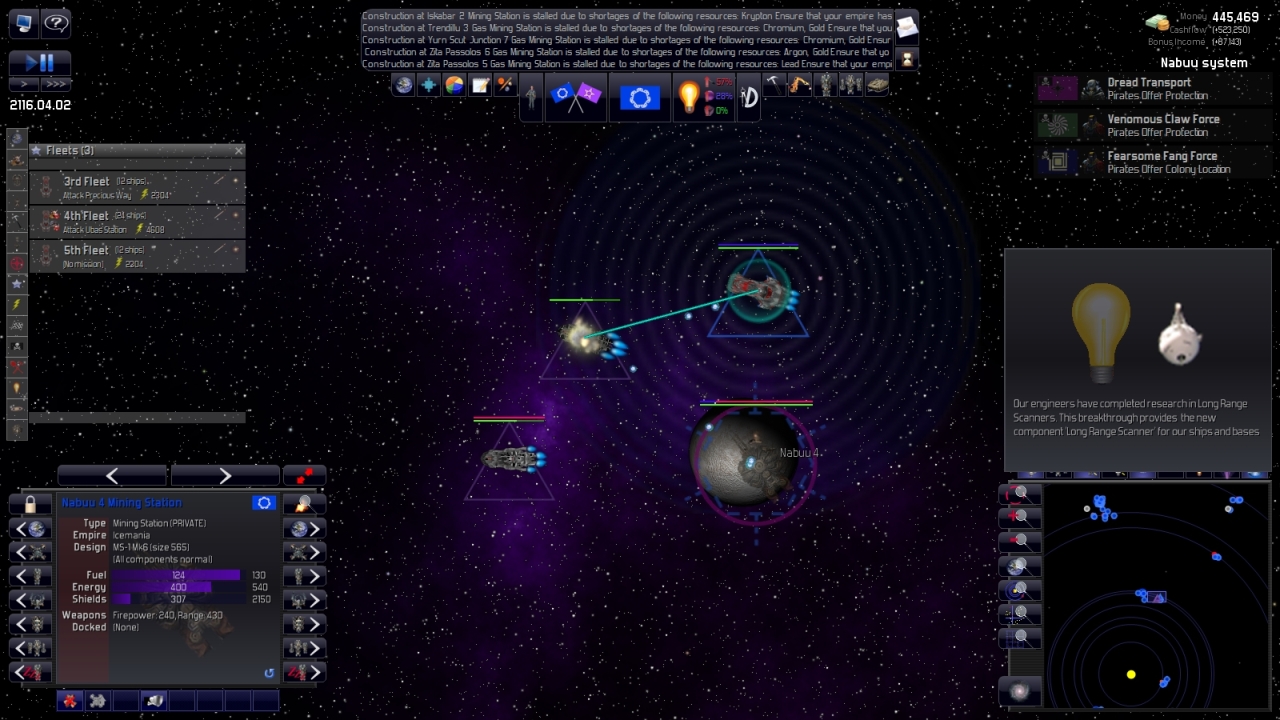This screenshot has height=720, width=1280.
Task: Open the empire policy gear icon in the toolbar
Action: click(x=640, y=96)
